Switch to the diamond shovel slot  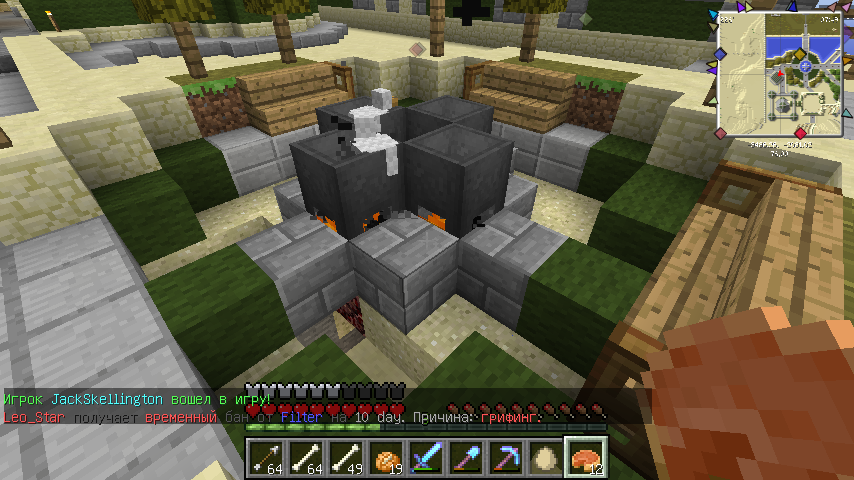(x=465, y=457)
